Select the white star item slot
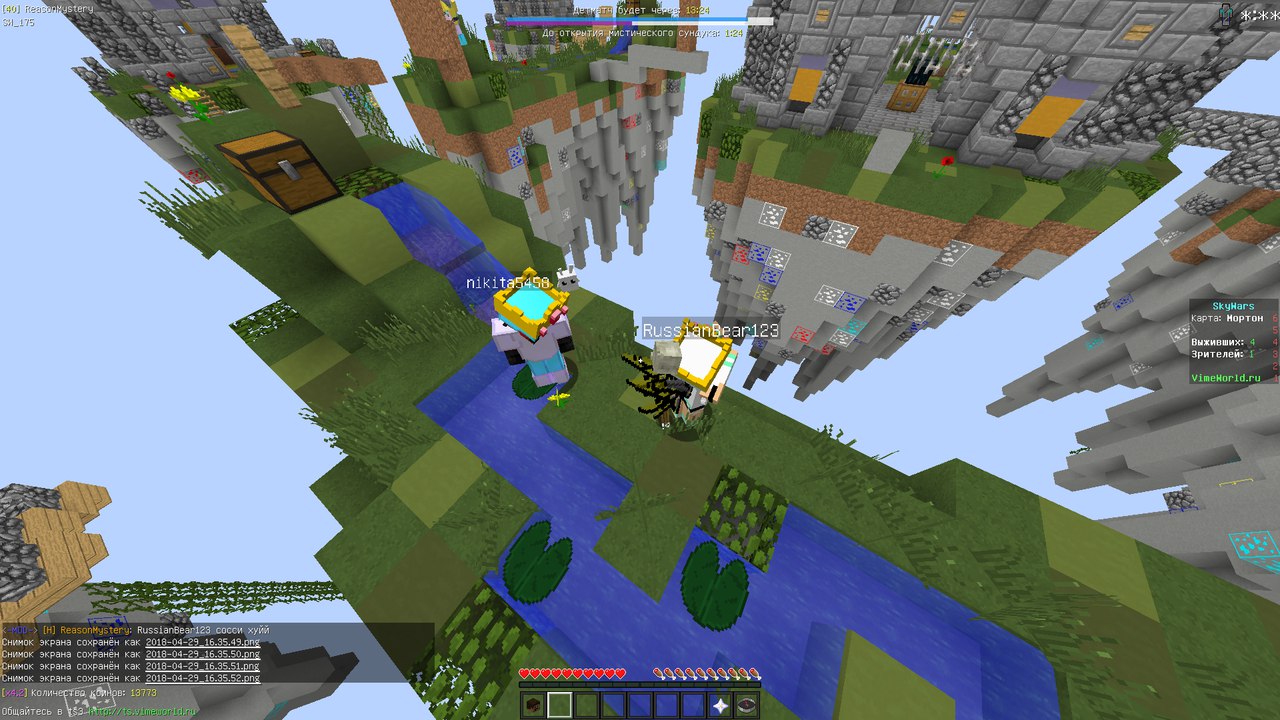The width and height of the screenshot is (1280, 720). click(x=720, y=705)
